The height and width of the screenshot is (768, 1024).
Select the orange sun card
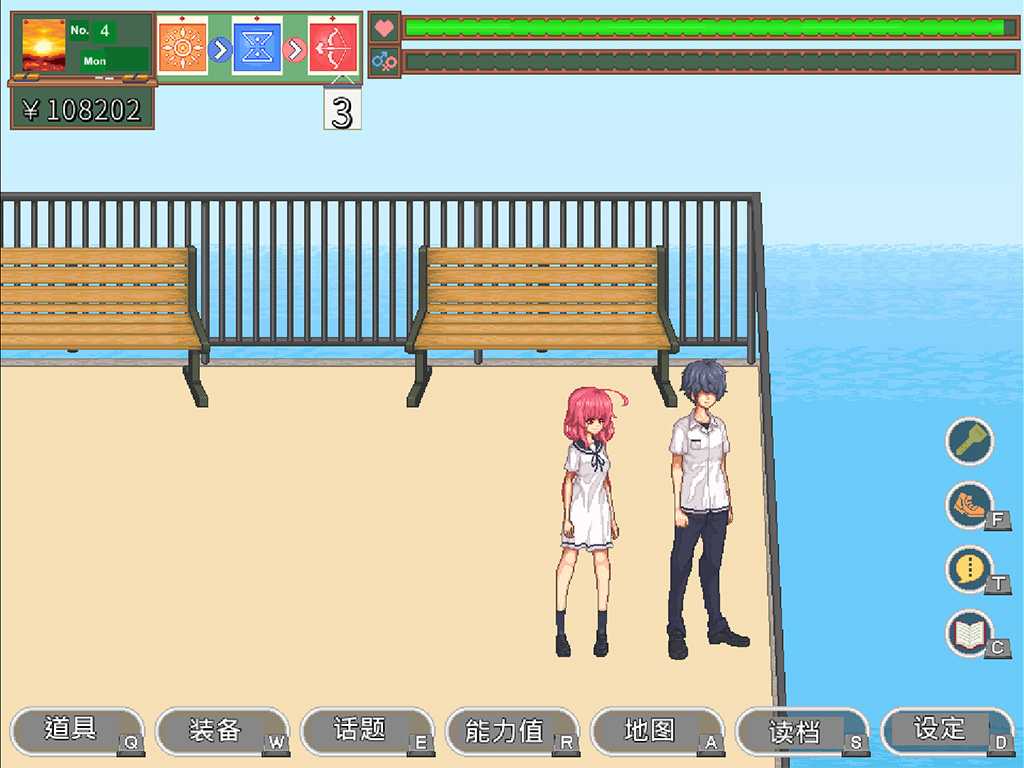[x=182, y=47]
